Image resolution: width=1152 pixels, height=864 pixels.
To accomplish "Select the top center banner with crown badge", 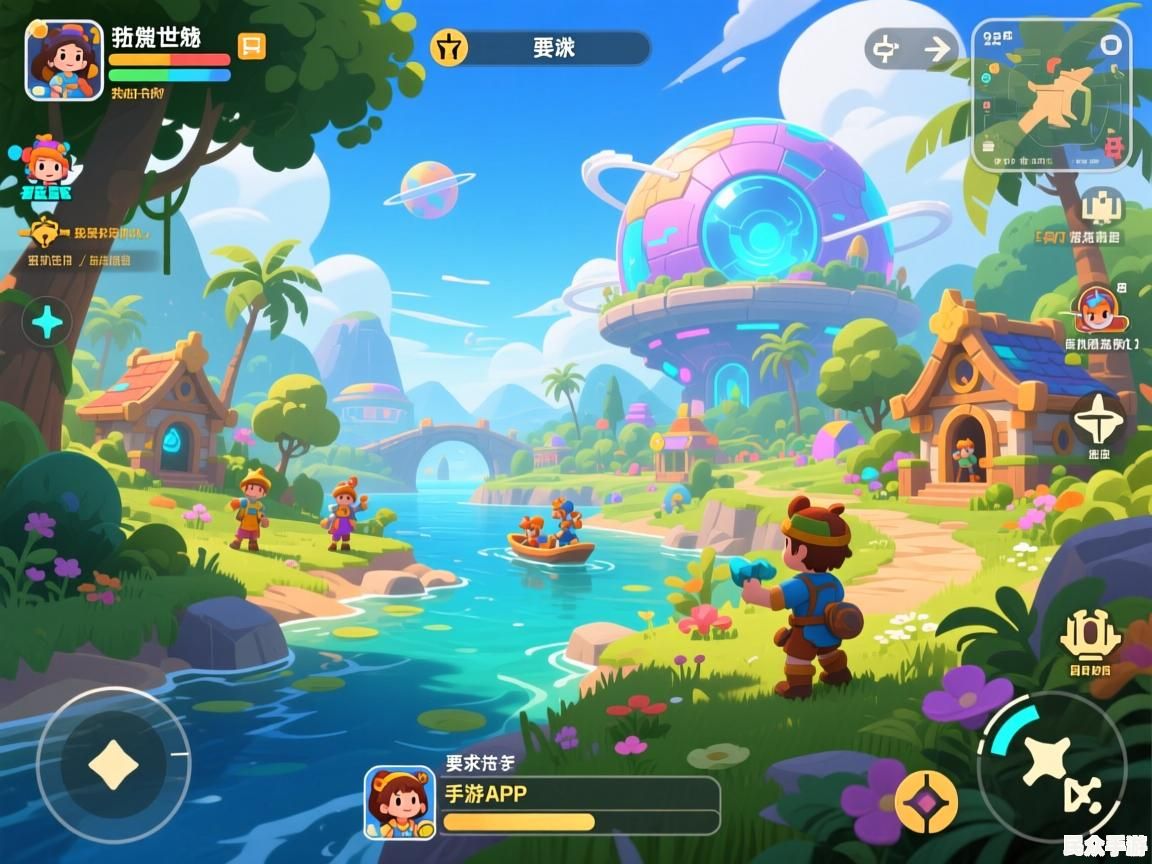I will coord(541,48).
